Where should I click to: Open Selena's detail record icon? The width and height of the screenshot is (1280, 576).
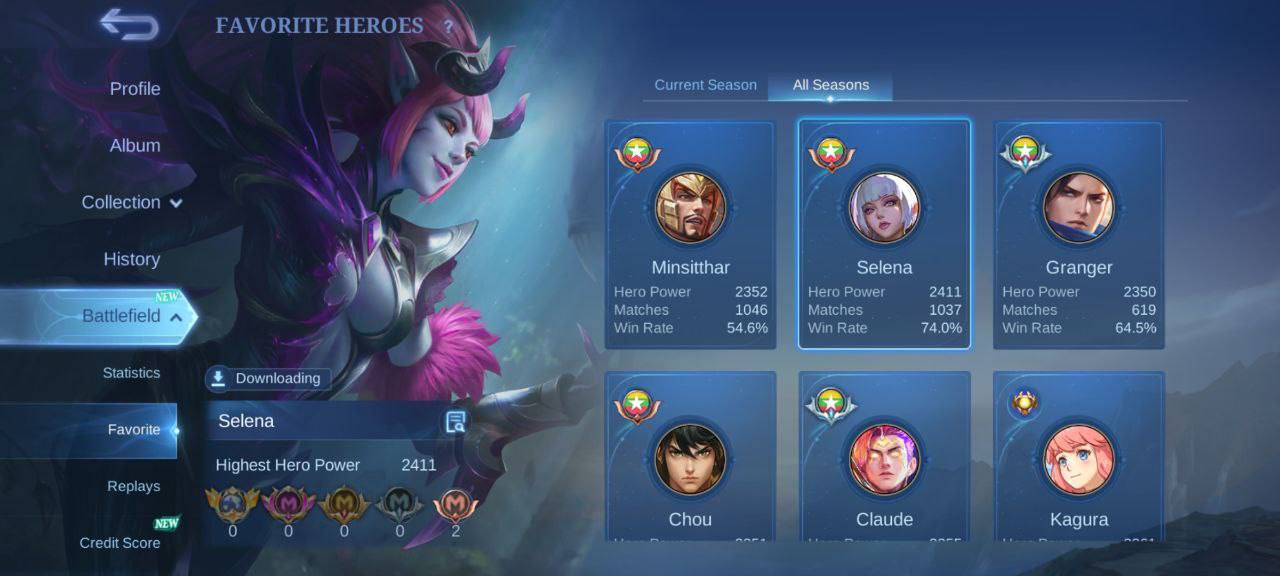(x=456, y=422)
